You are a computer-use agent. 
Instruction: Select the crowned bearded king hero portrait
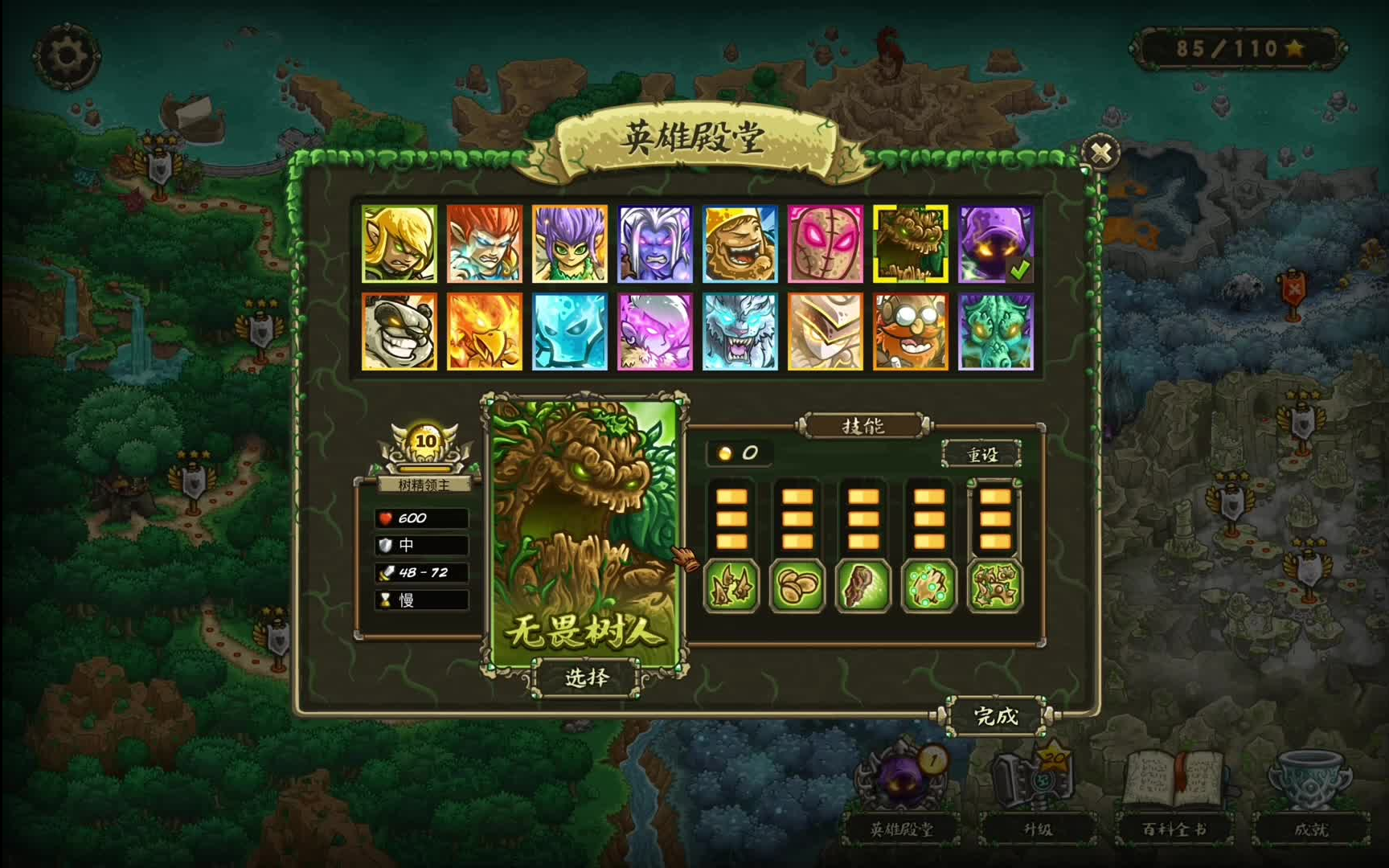click(740, 244)
